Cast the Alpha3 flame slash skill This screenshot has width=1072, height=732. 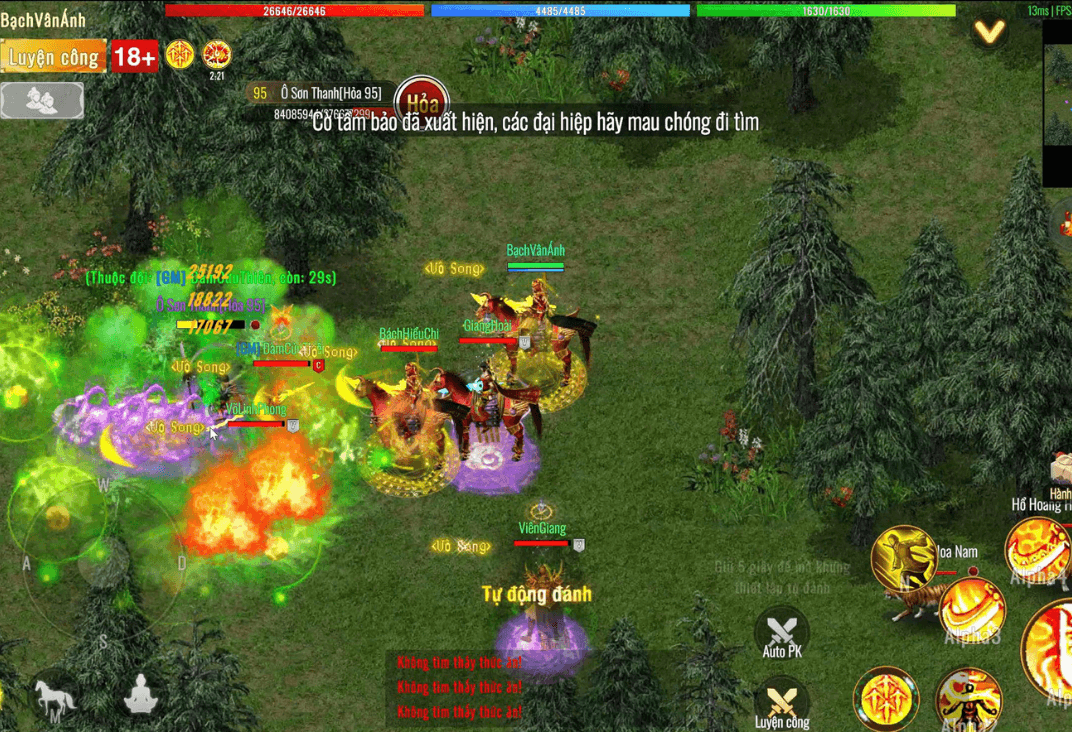pos(972,611)
